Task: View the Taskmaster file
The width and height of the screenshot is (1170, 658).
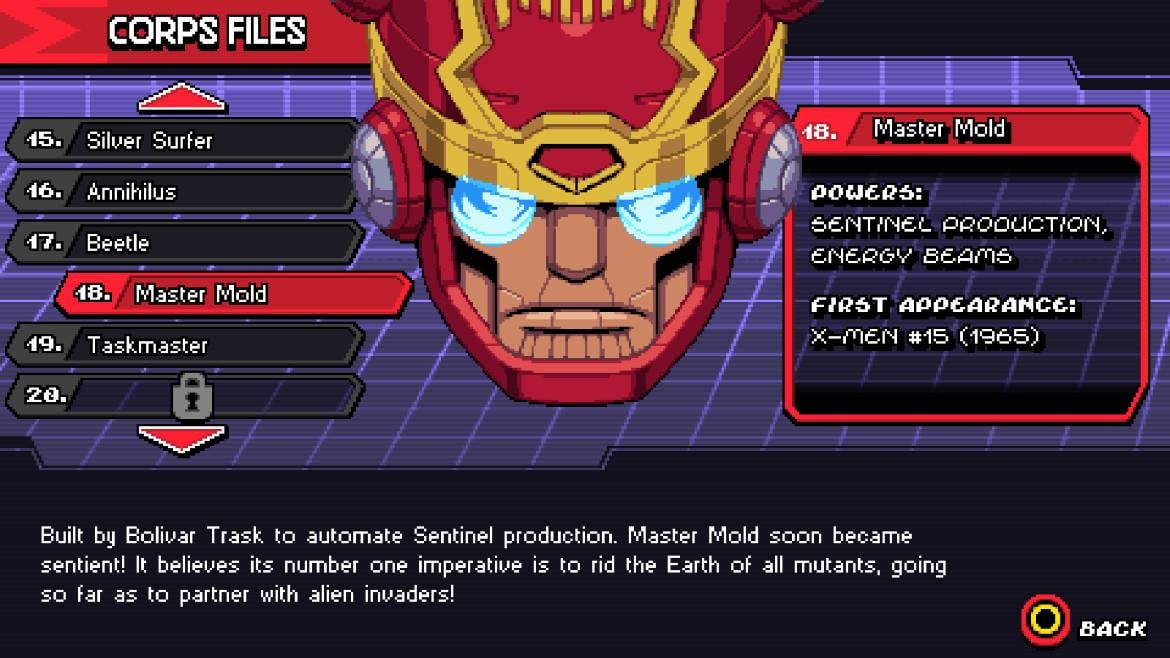Action: (x=185, y=345)
